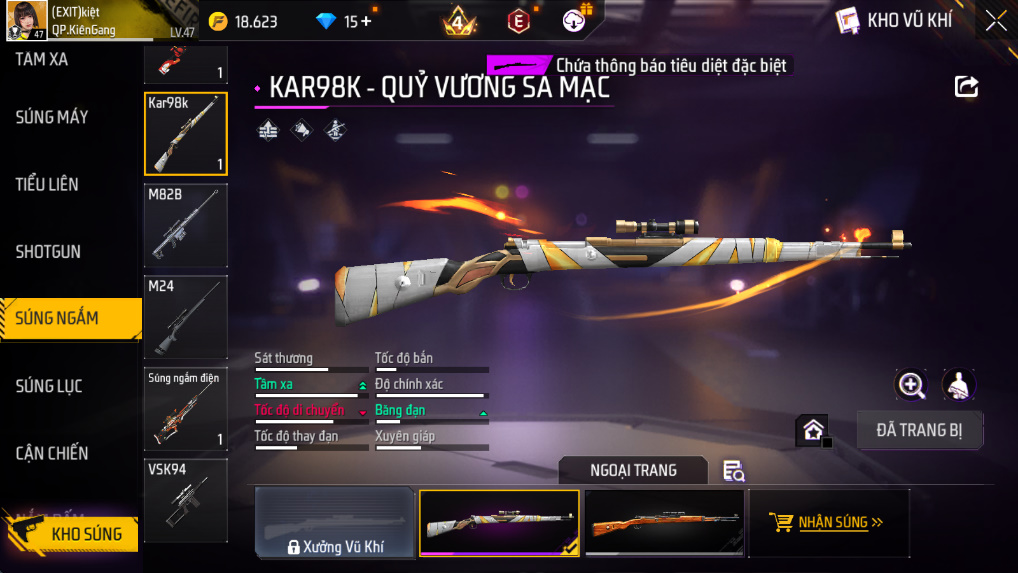Pick the M24 rifle from the list

point(186,317)
